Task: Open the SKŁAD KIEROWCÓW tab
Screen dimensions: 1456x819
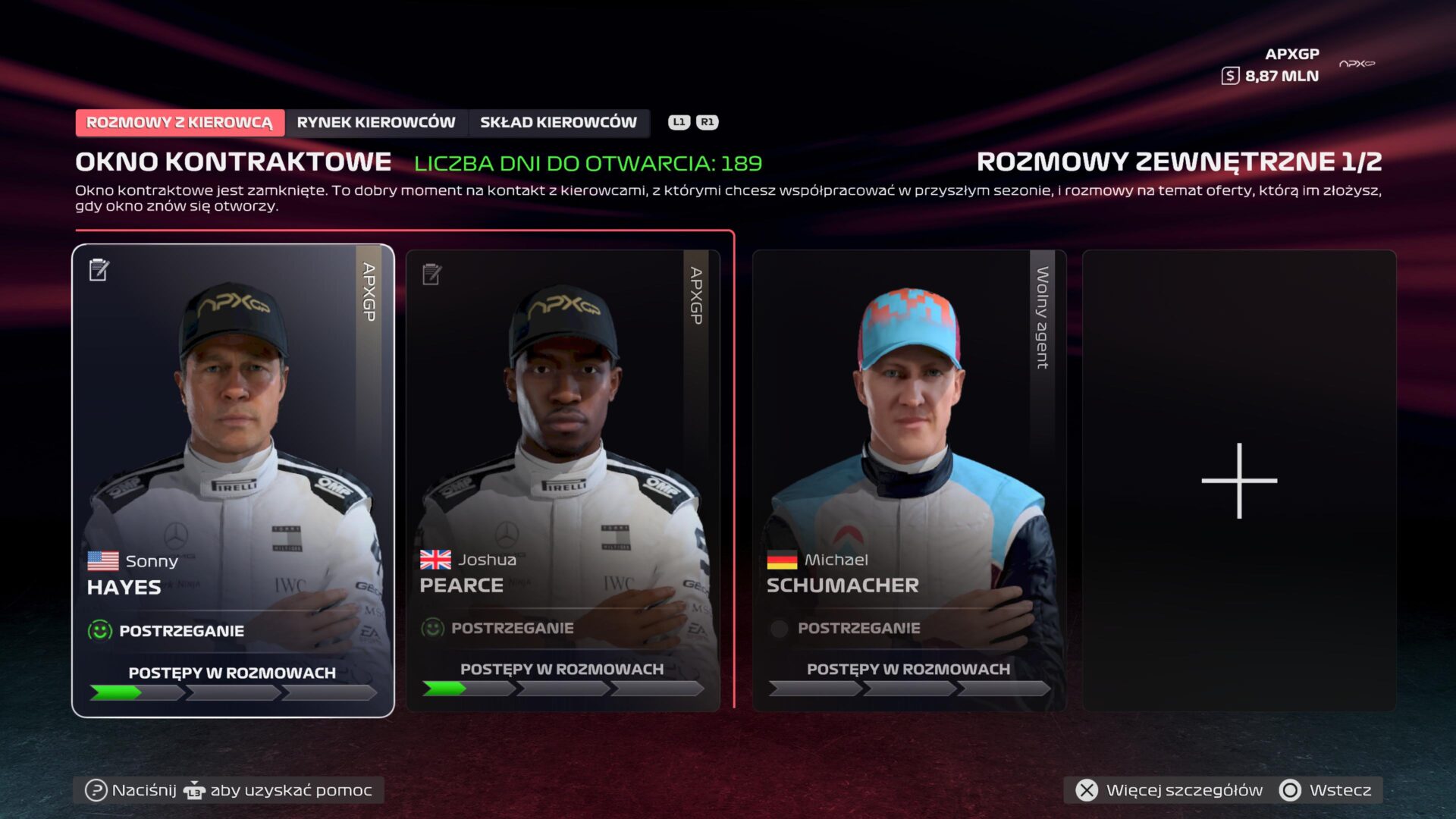Action: click(557, 122)
